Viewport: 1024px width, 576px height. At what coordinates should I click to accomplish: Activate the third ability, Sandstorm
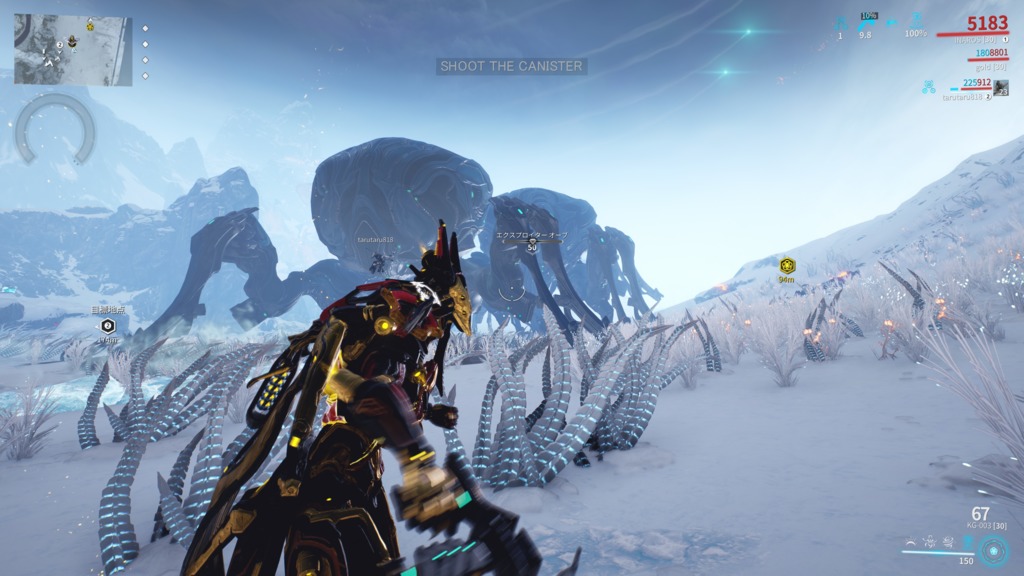click(946, 543)
